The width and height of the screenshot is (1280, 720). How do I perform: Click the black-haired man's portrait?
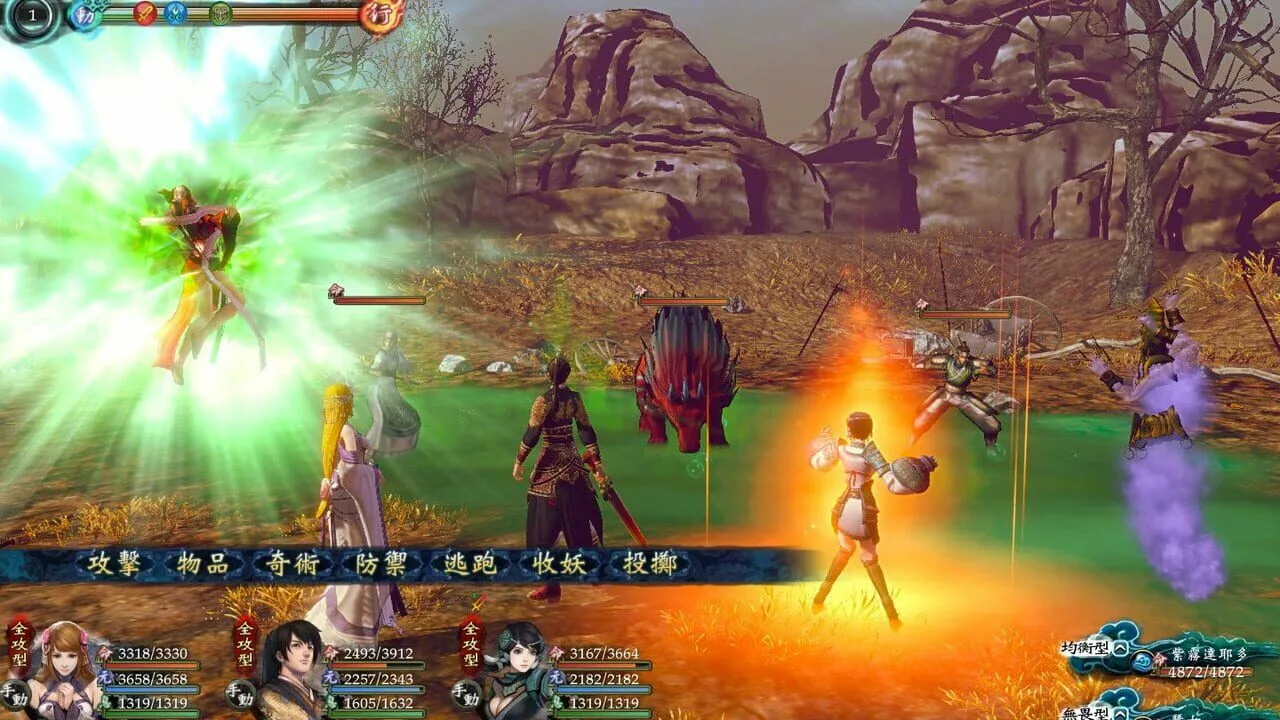(x=290, y=668)
